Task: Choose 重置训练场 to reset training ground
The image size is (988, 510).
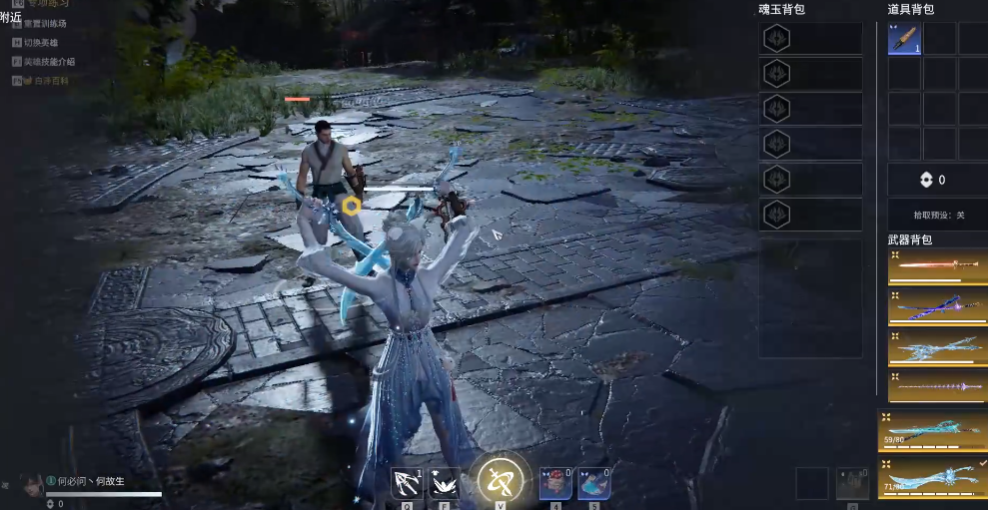Action: [x=46, y=23]
